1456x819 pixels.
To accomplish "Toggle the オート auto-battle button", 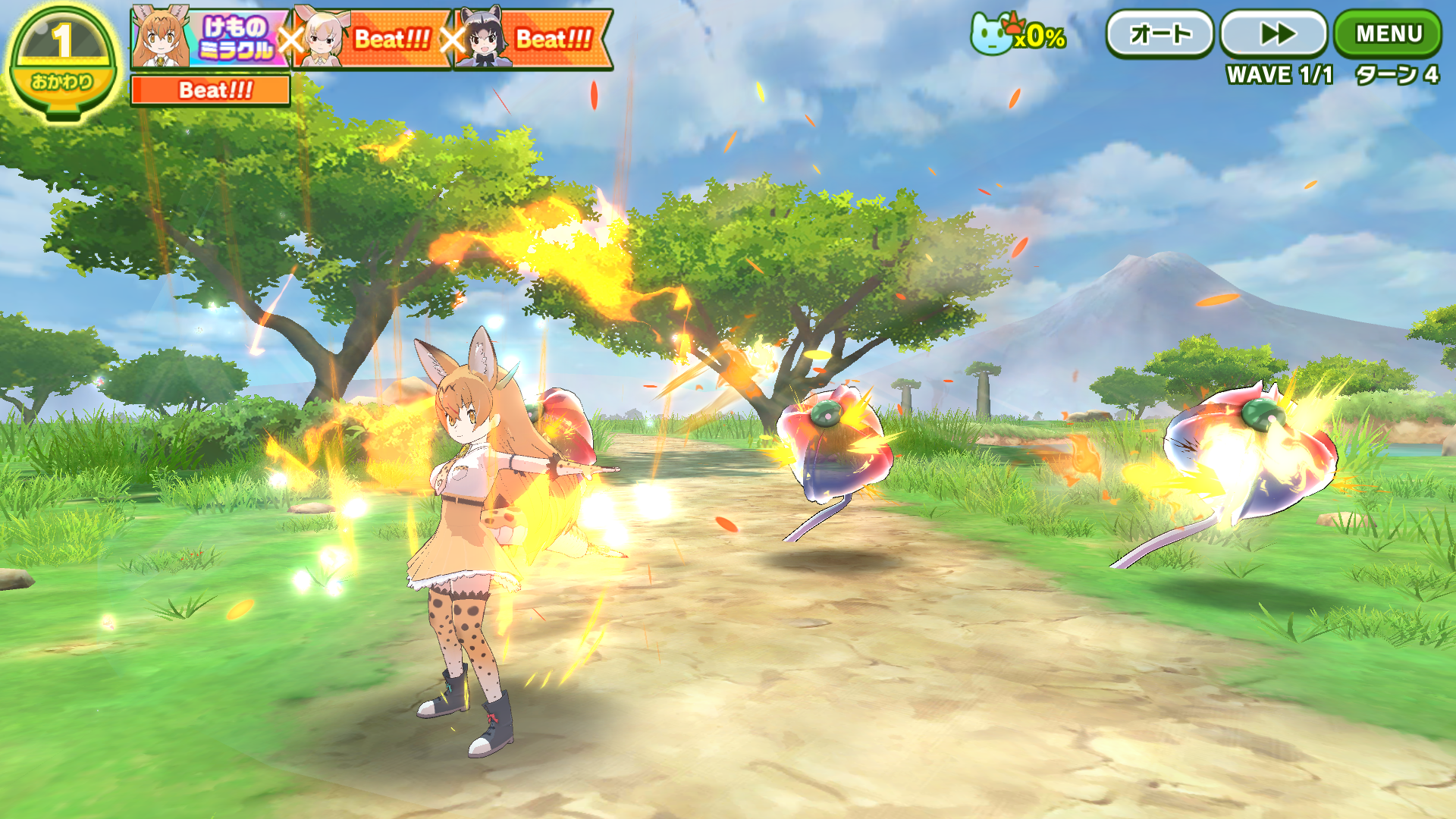I will tap(1160, 34).
